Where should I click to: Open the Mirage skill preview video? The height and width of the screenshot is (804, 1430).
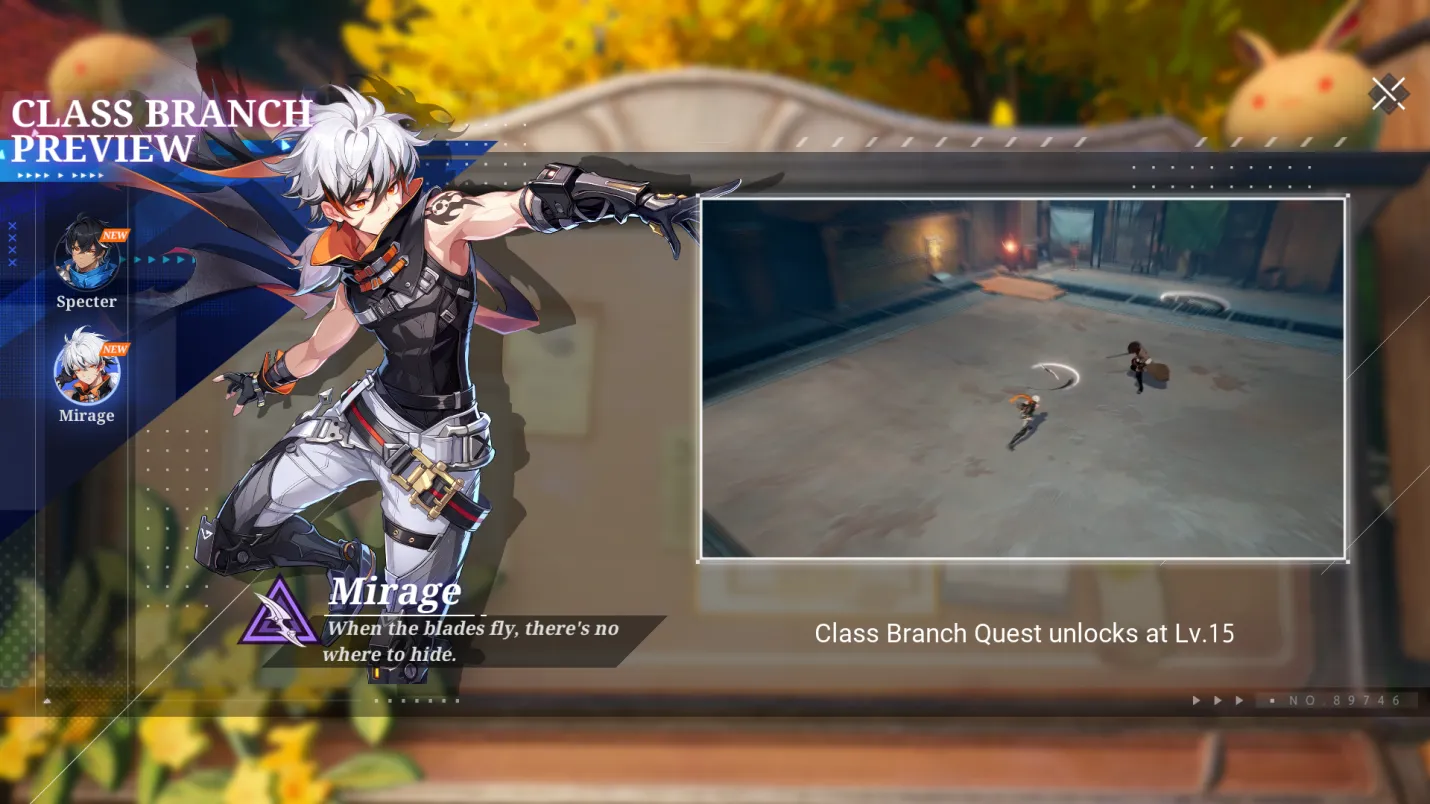1022,378
